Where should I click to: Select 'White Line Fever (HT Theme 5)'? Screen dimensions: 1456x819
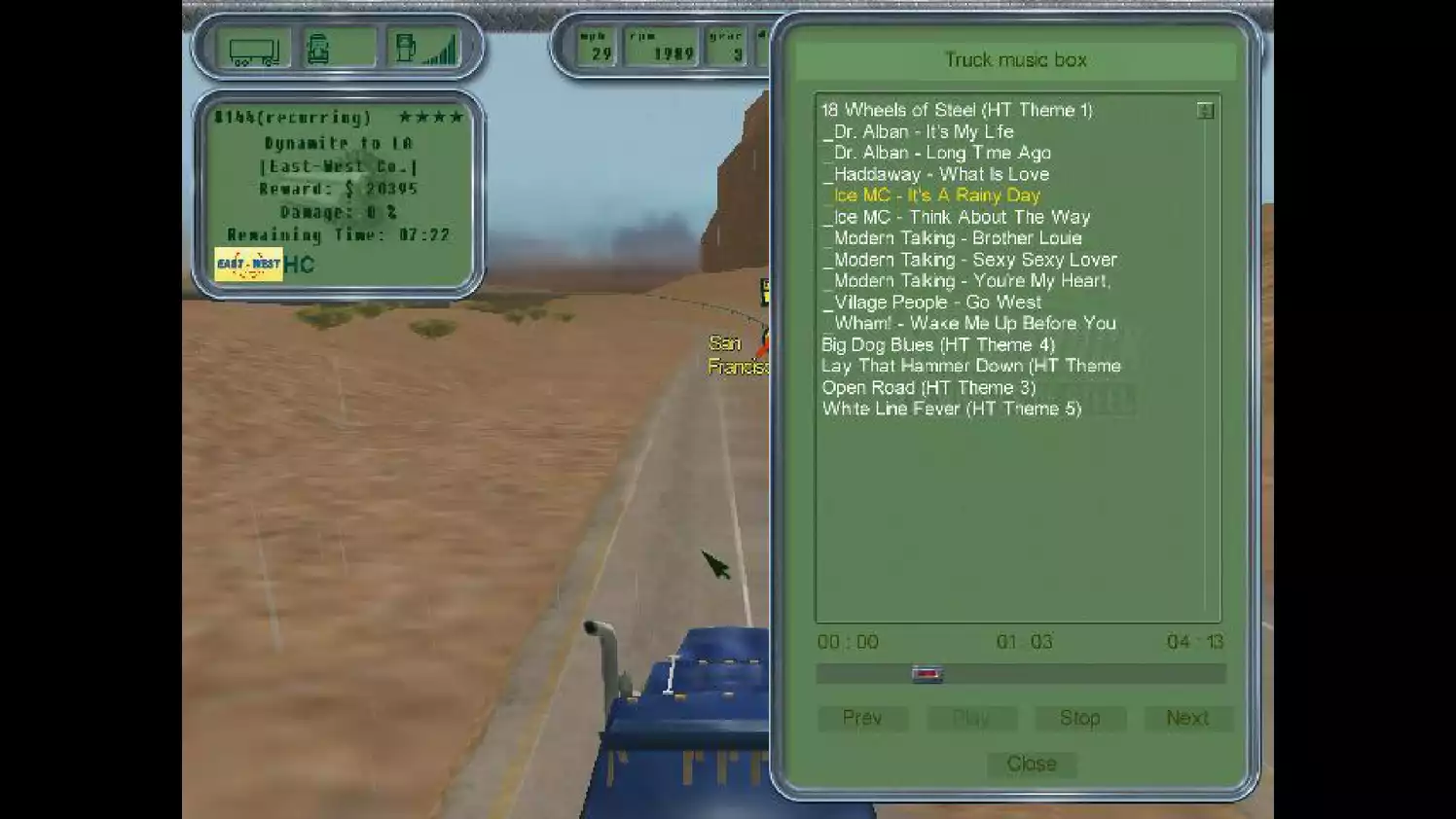click(951, 409)
